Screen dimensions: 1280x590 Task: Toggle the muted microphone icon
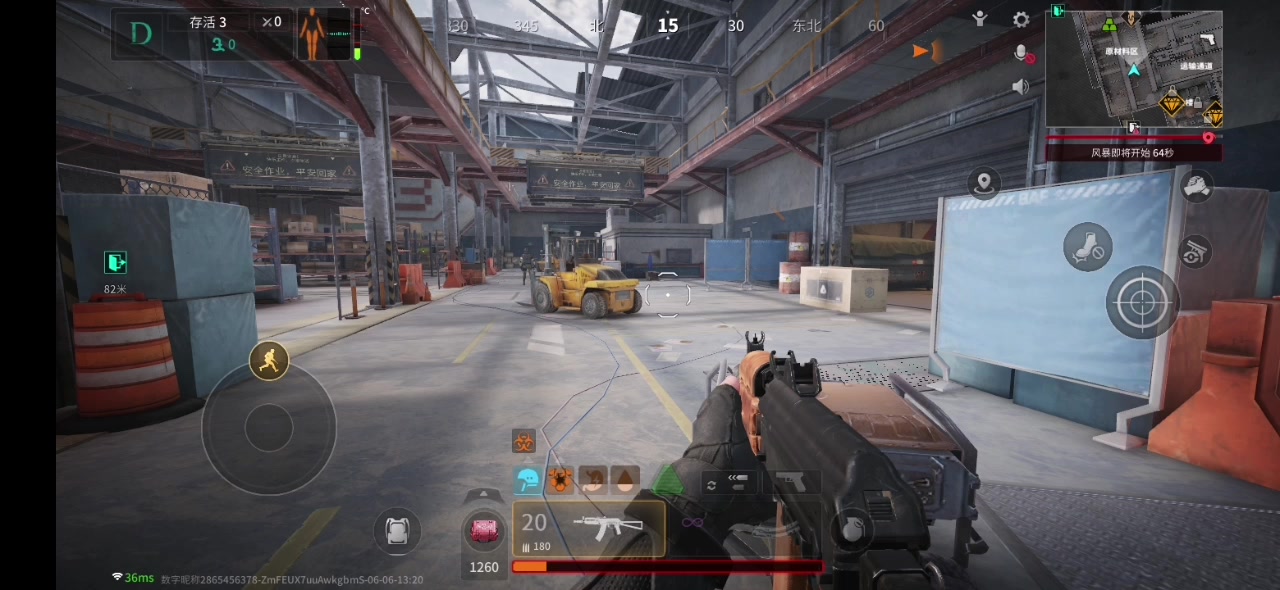(x=1022, y=54)
